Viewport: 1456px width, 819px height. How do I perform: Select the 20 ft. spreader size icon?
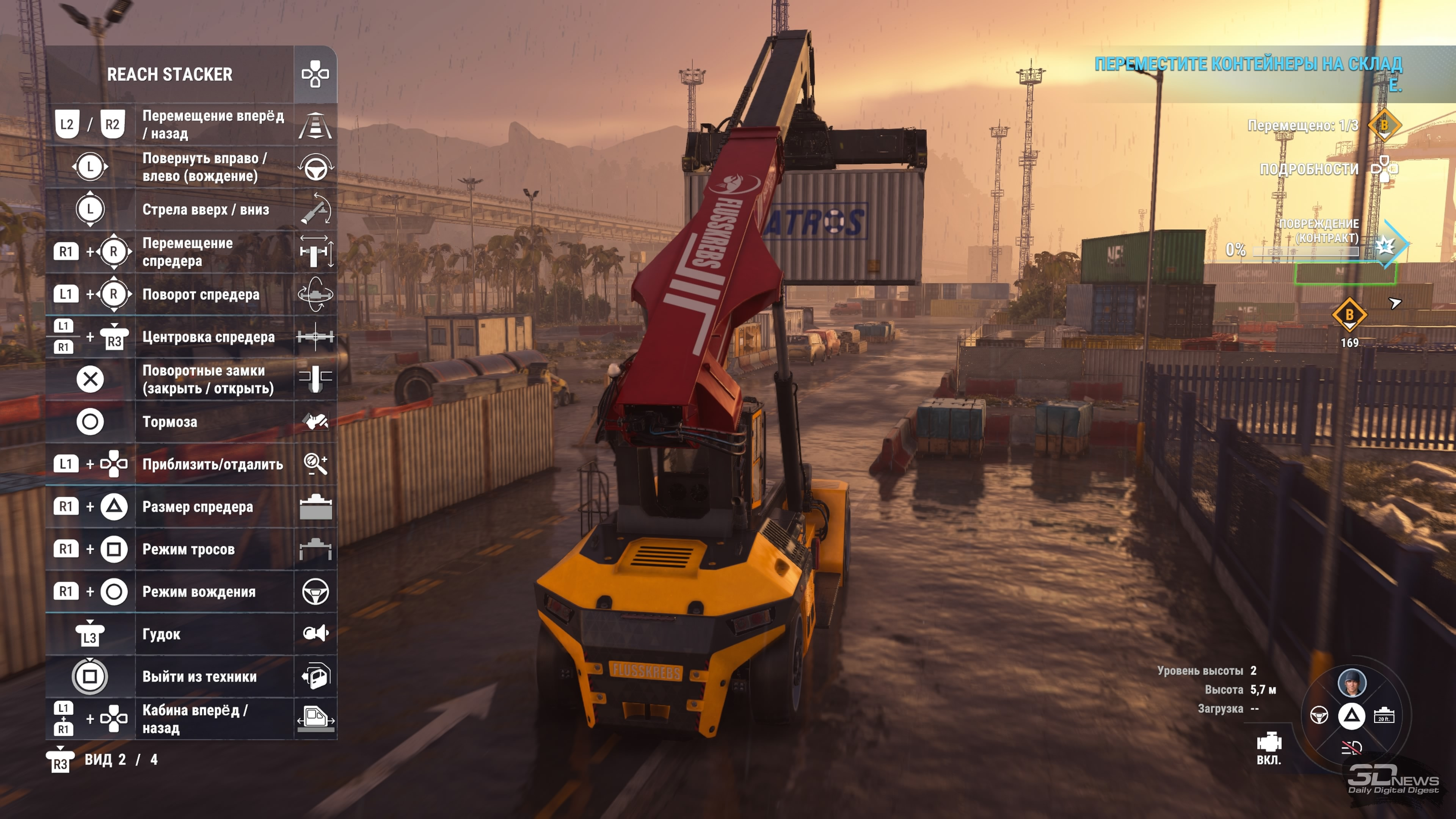(x=1384, y=715)
